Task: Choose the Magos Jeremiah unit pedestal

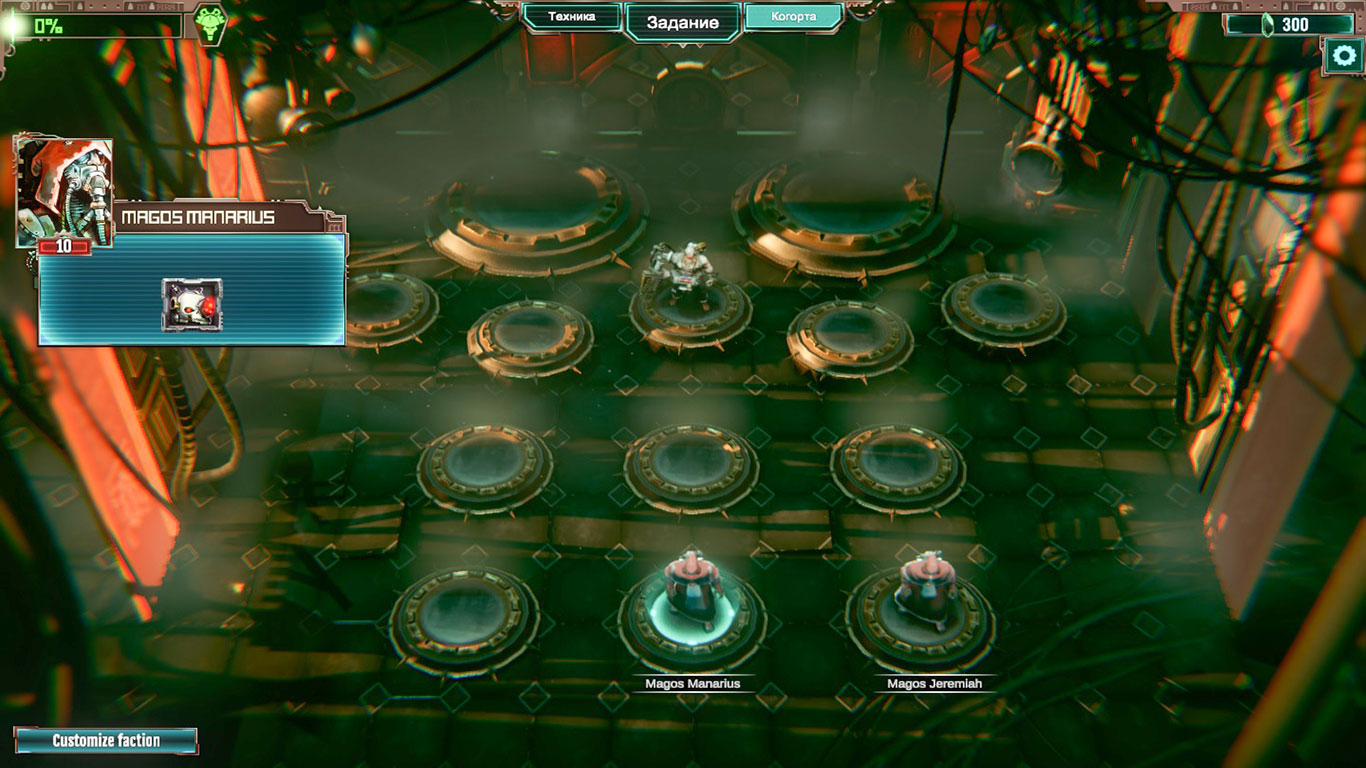Action: point(921,612)
